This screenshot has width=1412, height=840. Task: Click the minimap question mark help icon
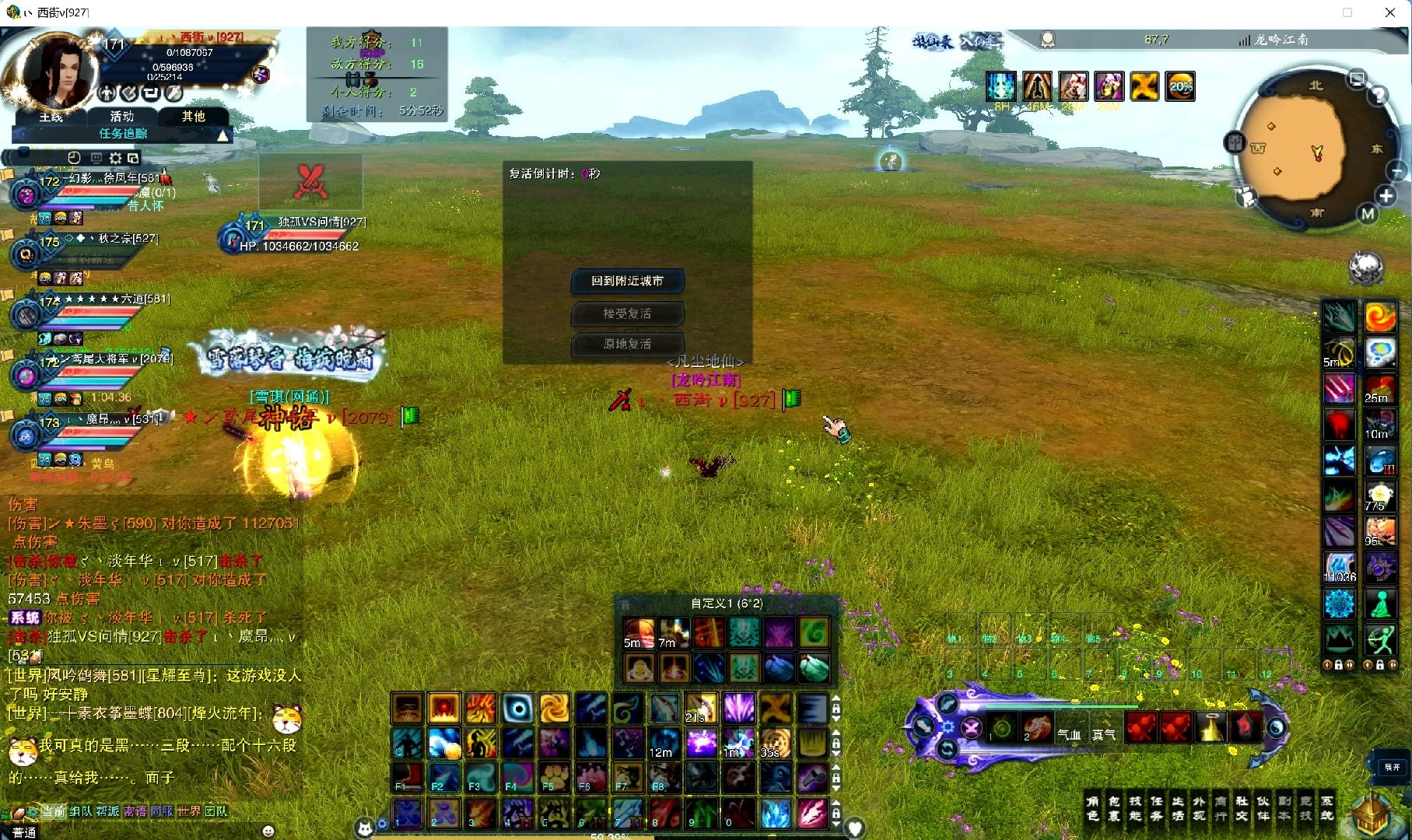1378,96
